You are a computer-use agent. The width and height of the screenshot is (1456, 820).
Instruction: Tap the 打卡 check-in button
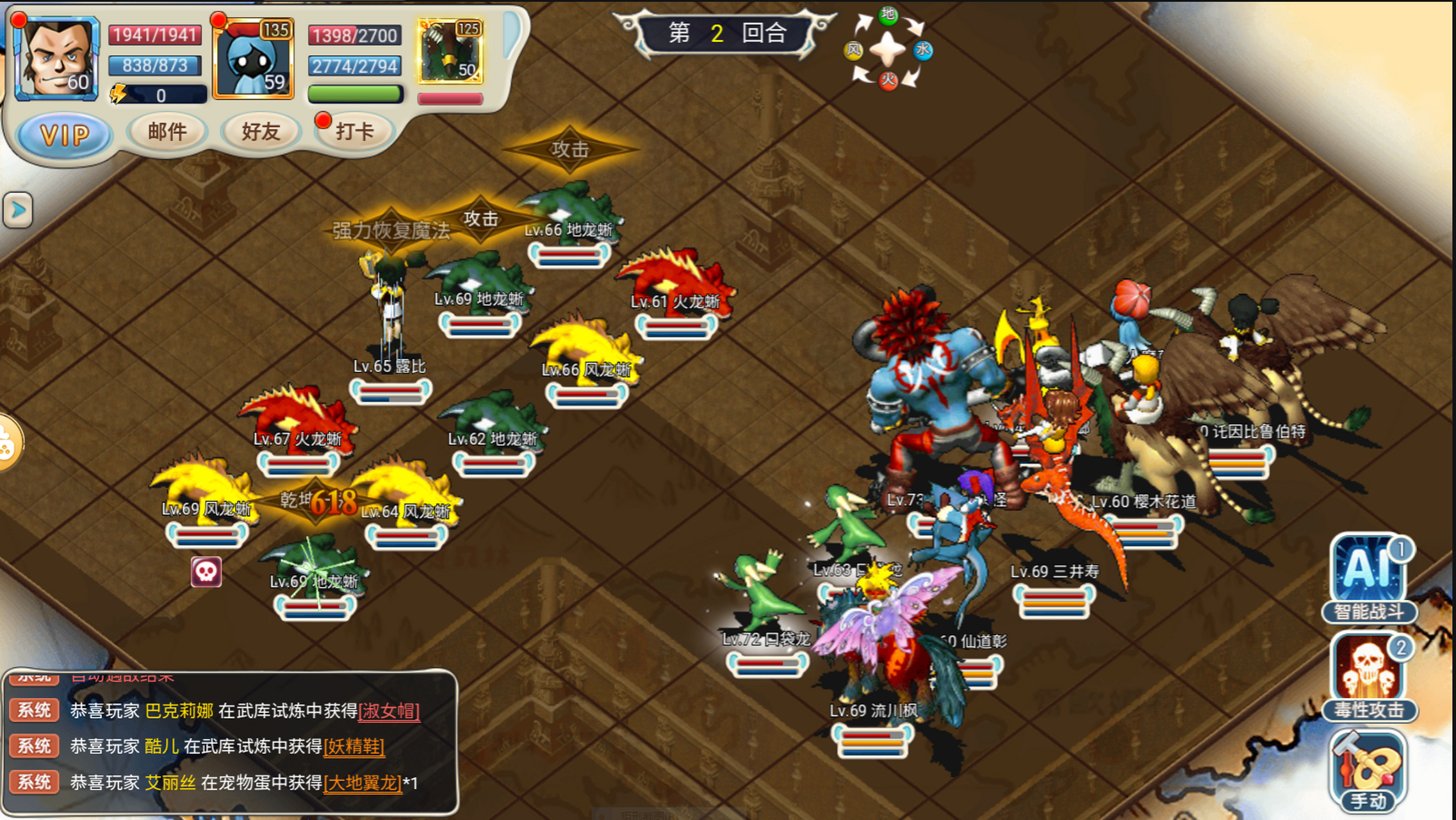[x=354, y=132]
